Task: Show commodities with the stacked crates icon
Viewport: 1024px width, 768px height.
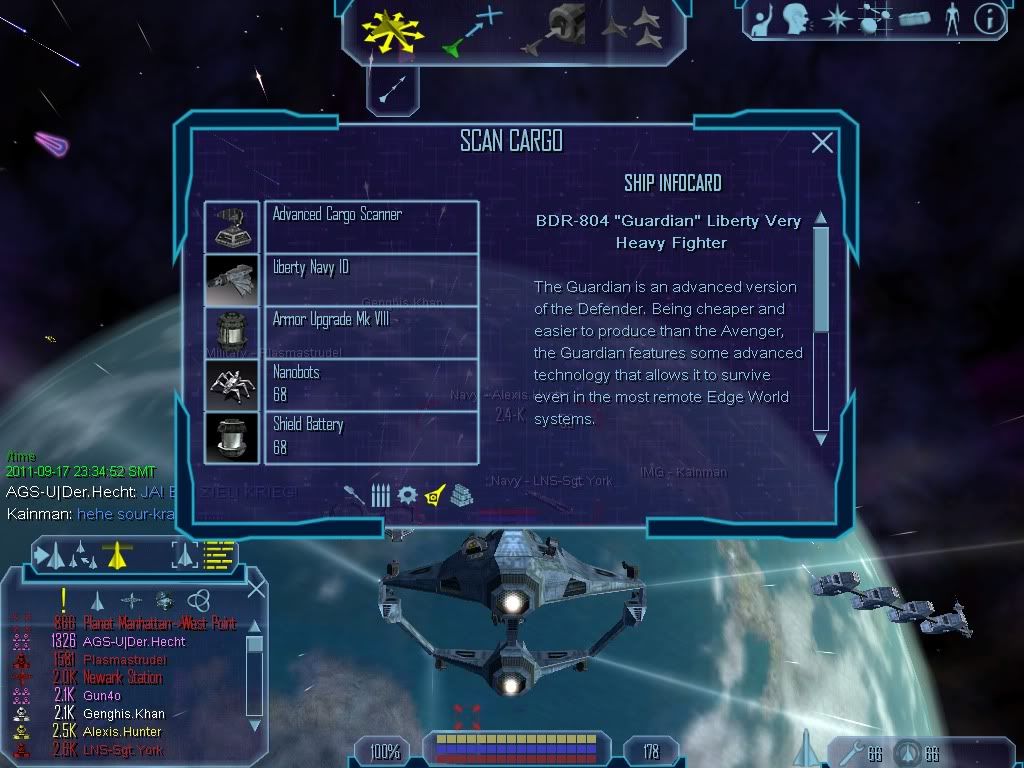Action: click(x=460, y=494)
